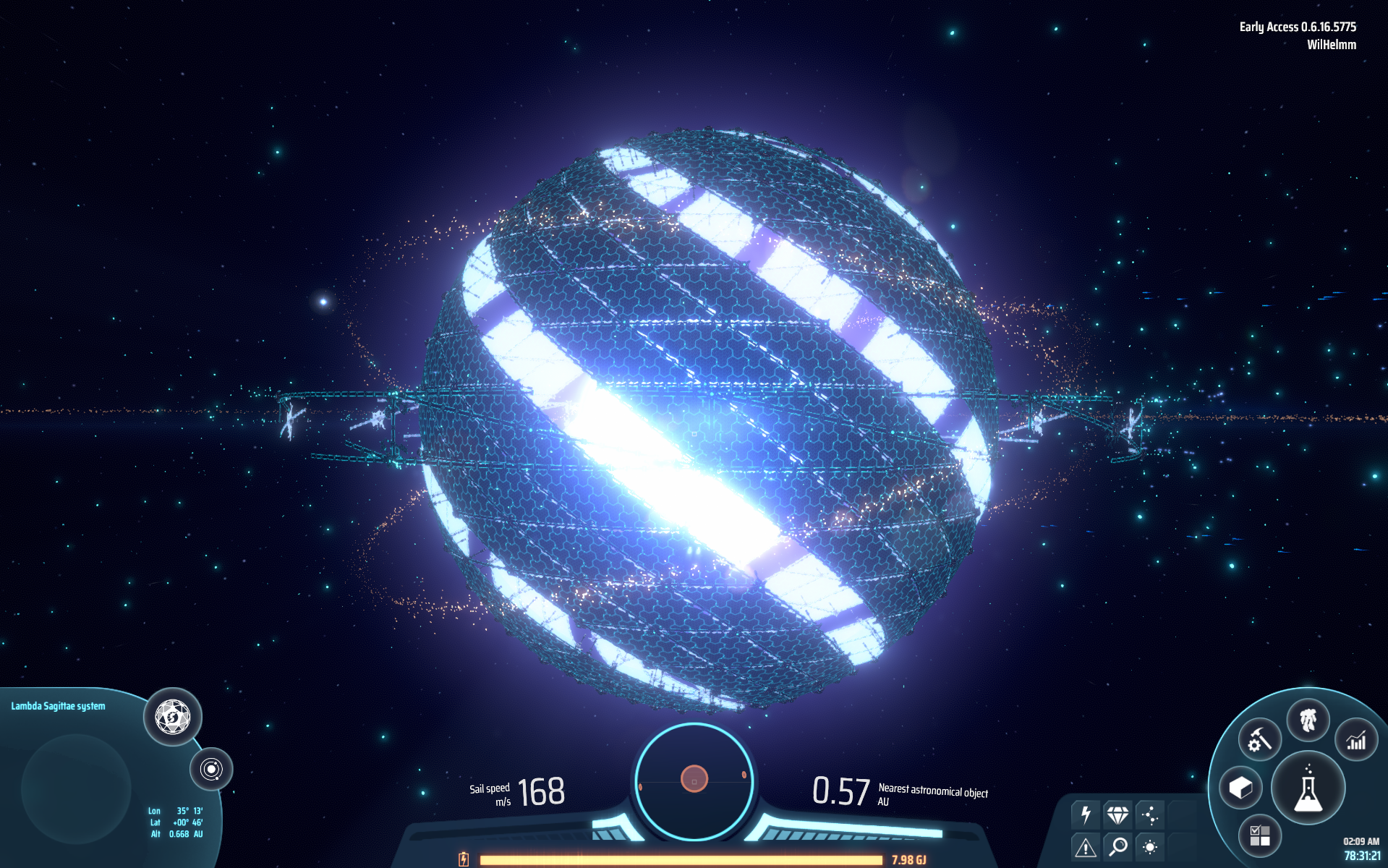Open the diamond resources indicator

[1119, 816]
